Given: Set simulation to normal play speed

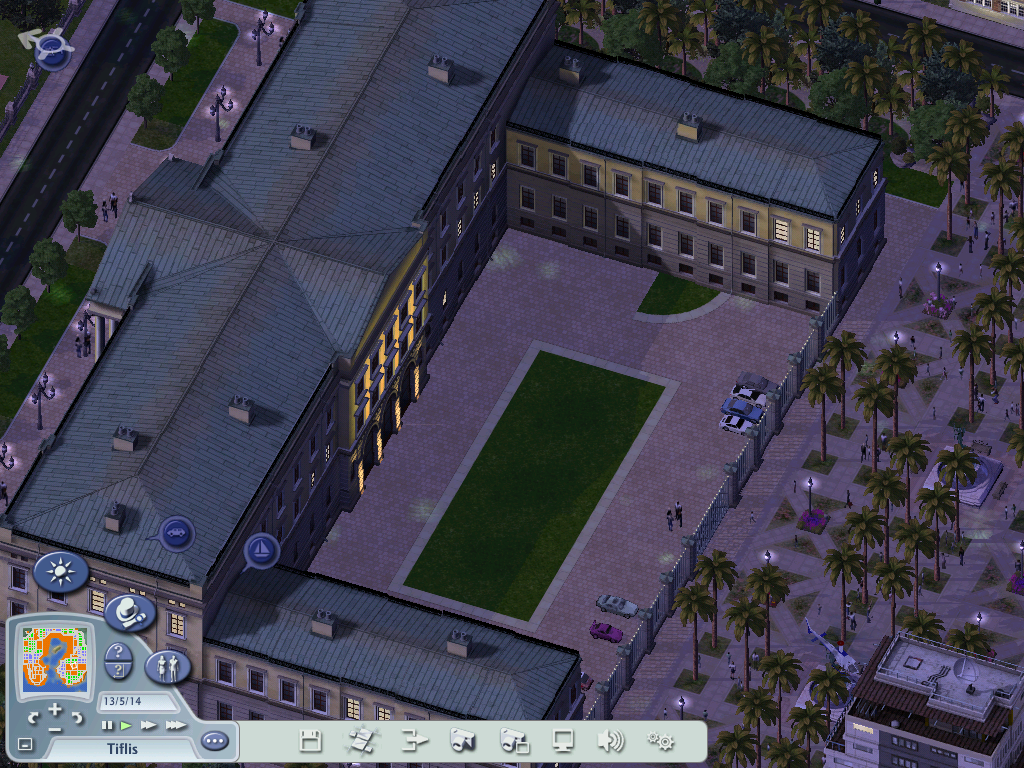Looking at the screenshot, I should tap(127, 725).
